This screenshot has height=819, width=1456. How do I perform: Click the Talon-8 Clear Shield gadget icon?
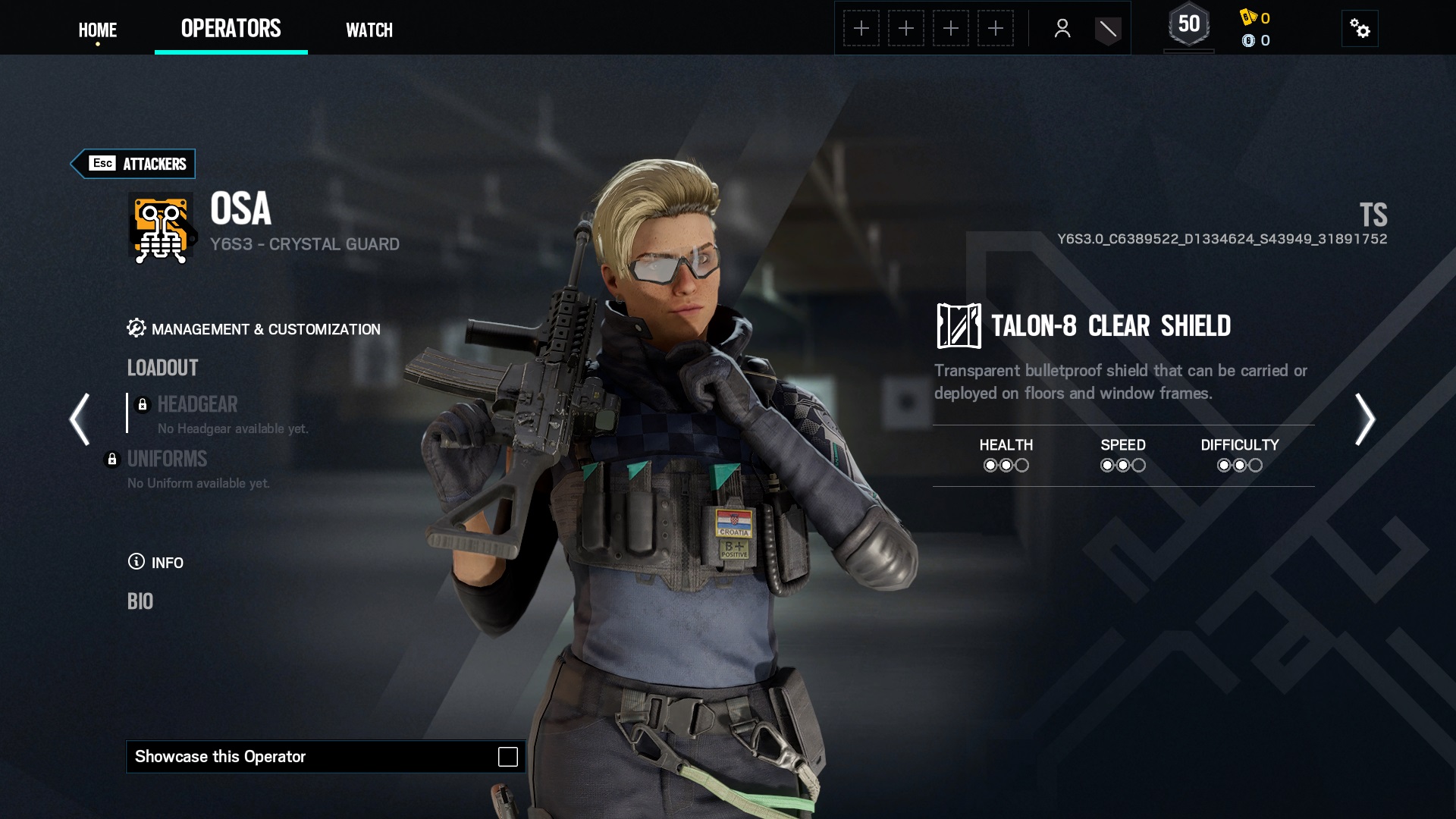click(x=959, y=326)
